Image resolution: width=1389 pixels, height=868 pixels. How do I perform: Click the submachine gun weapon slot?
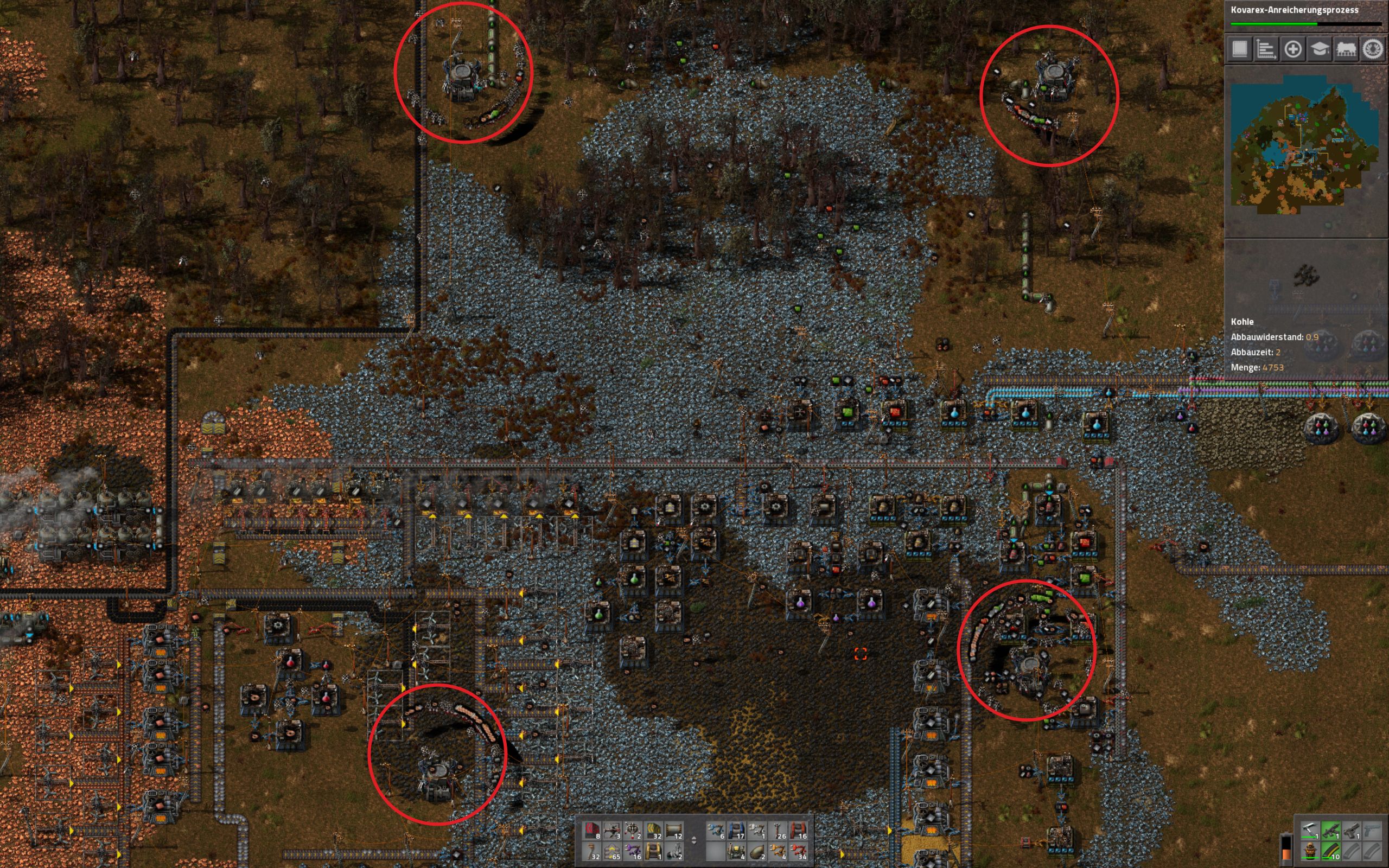[1331, 830]
